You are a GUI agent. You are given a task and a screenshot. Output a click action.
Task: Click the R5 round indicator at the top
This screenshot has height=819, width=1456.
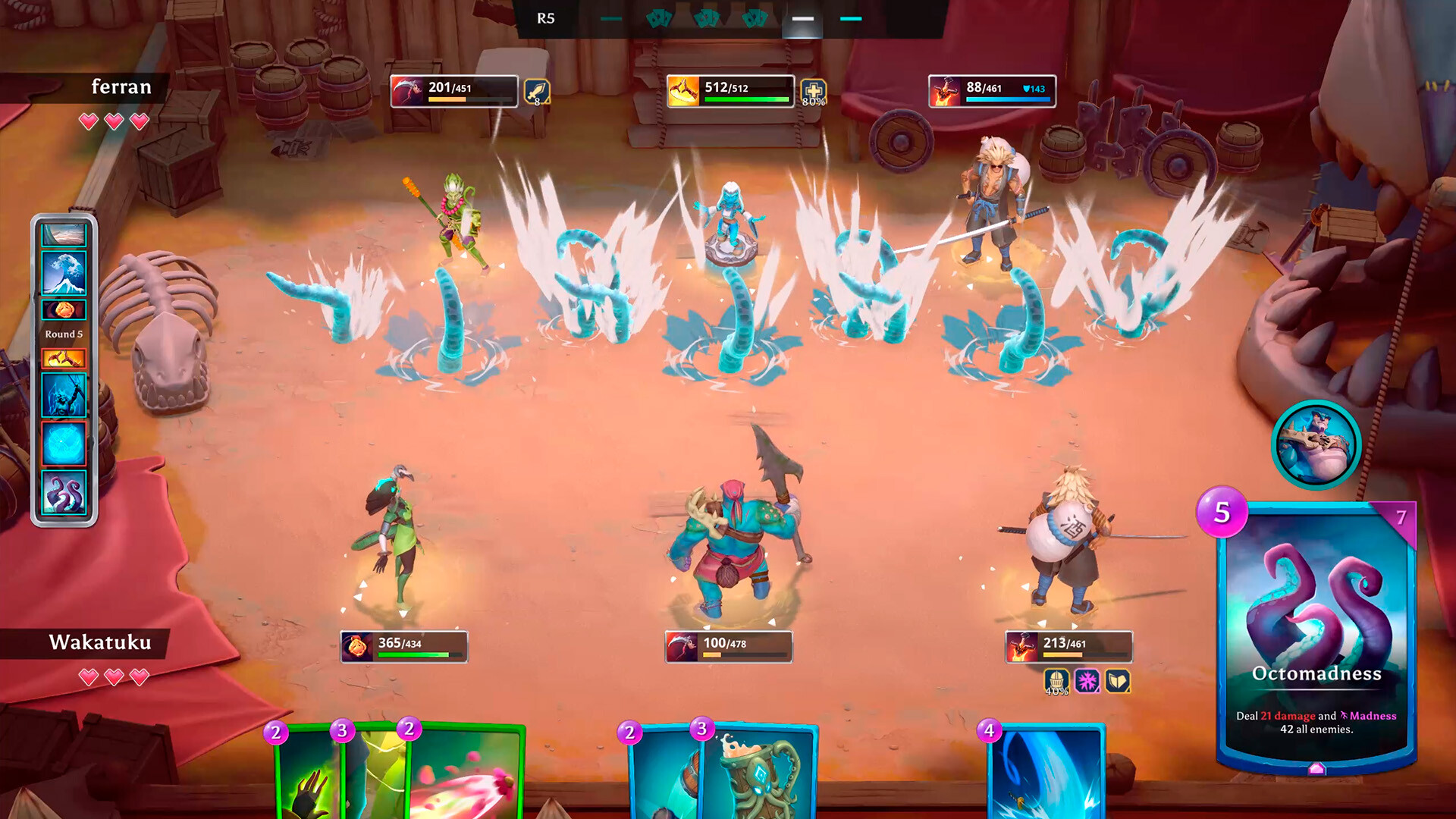tap(544, 18)
